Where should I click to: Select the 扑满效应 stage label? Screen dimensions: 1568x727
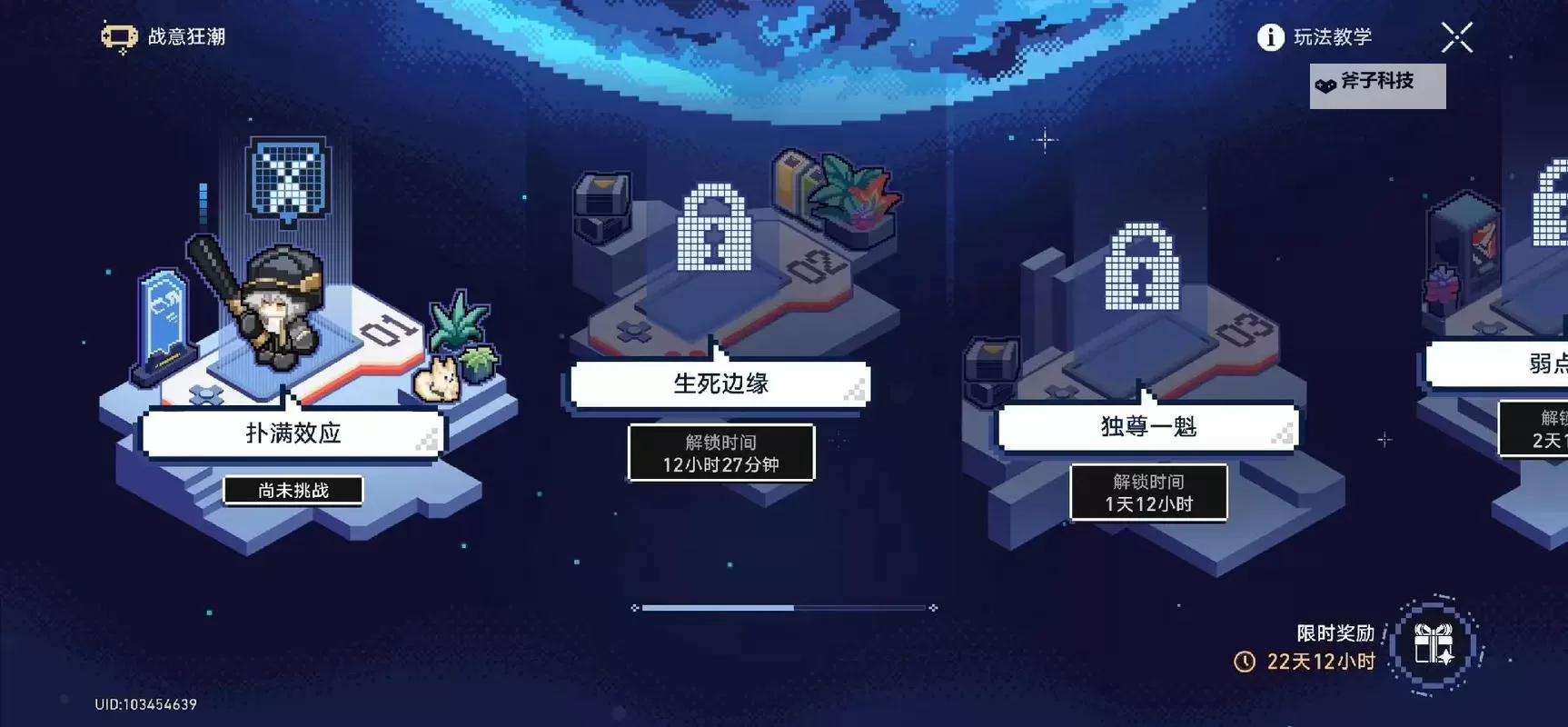[x=293, y=433]
